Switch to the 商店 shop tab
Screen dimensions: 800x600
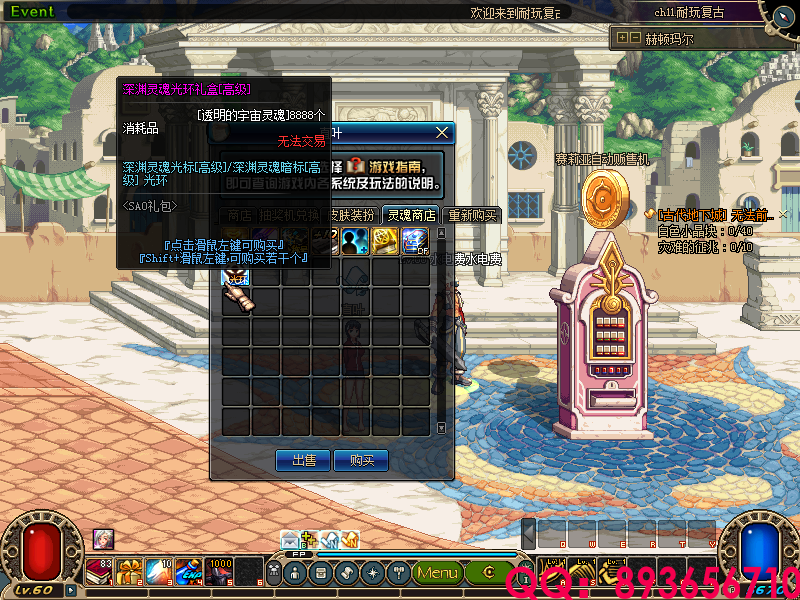(238, 215)
